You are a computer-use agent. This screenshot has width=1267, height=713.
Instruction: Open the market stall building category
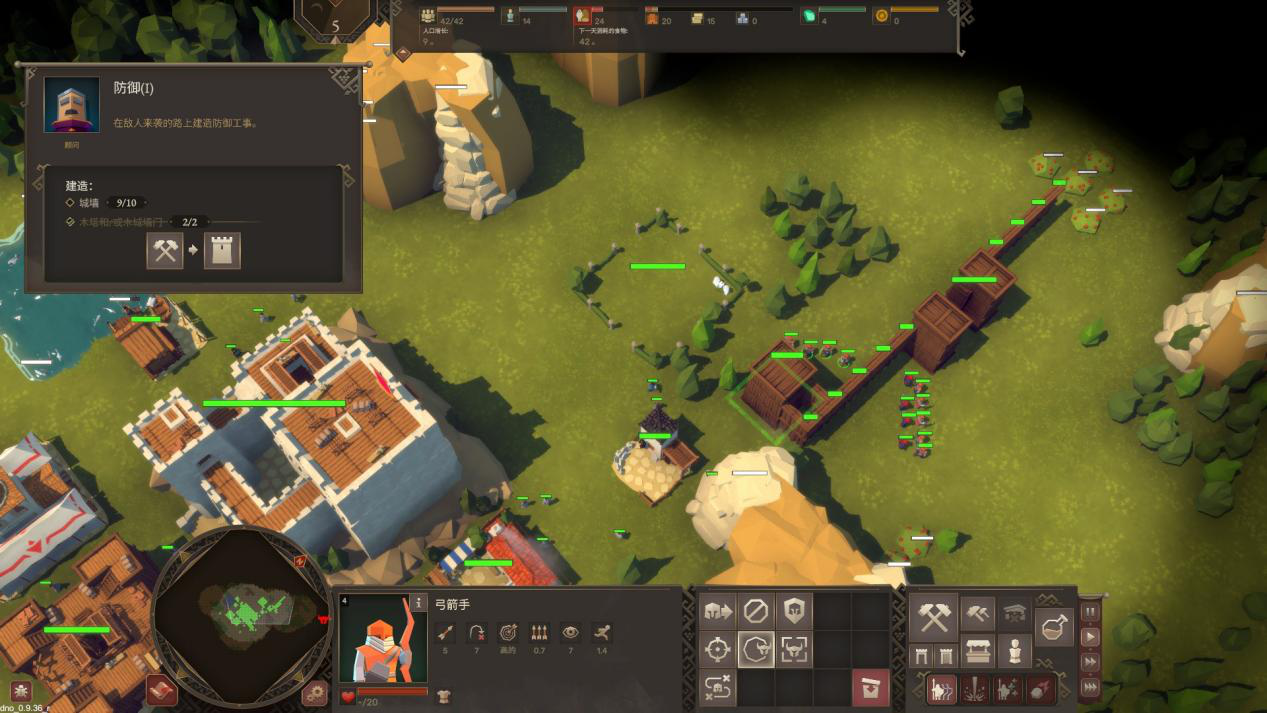[977, 652]
